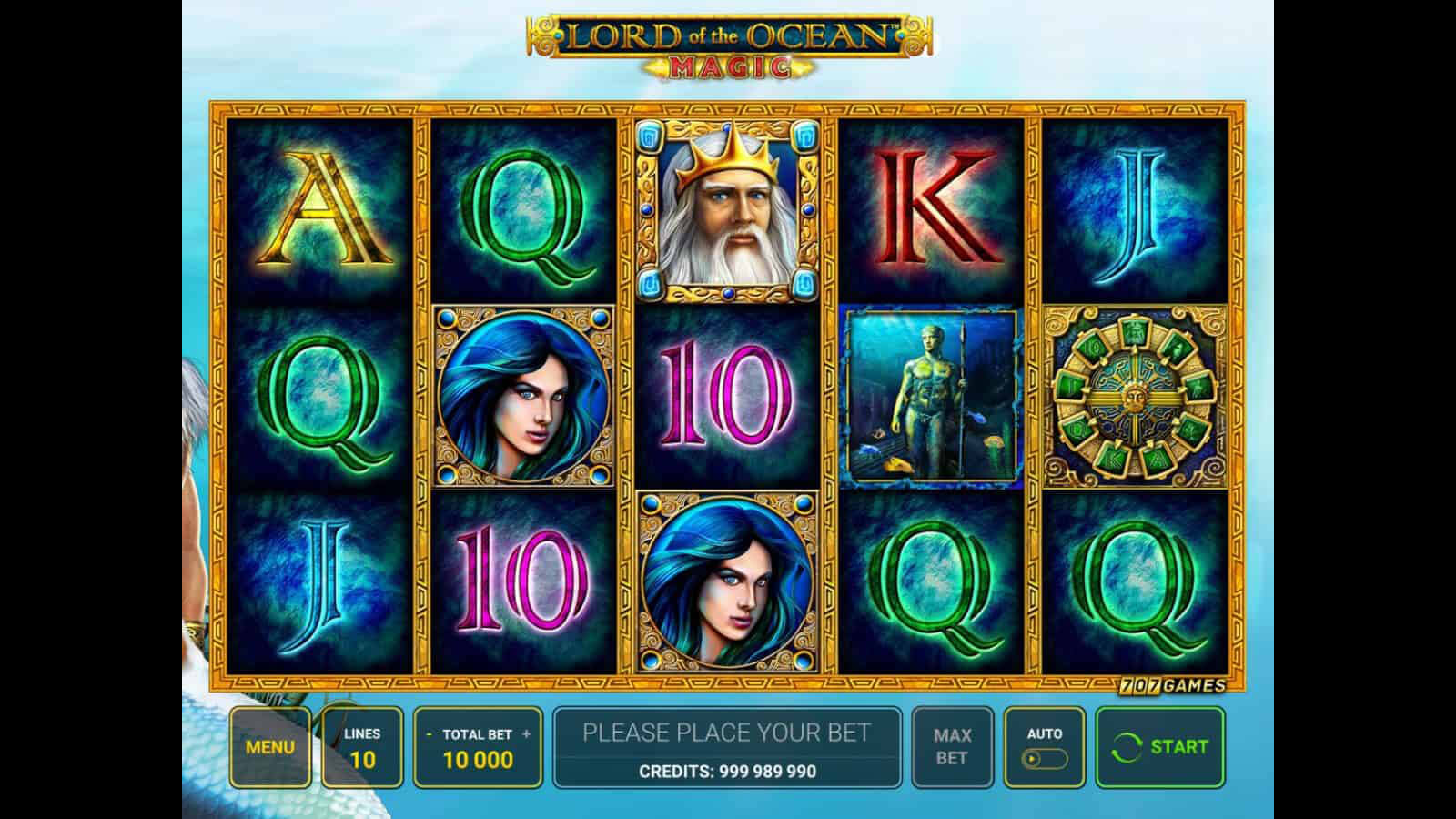Decrease total bet with minus sign
This screenshot has width=1456, height=819.
tap(429, 734)
